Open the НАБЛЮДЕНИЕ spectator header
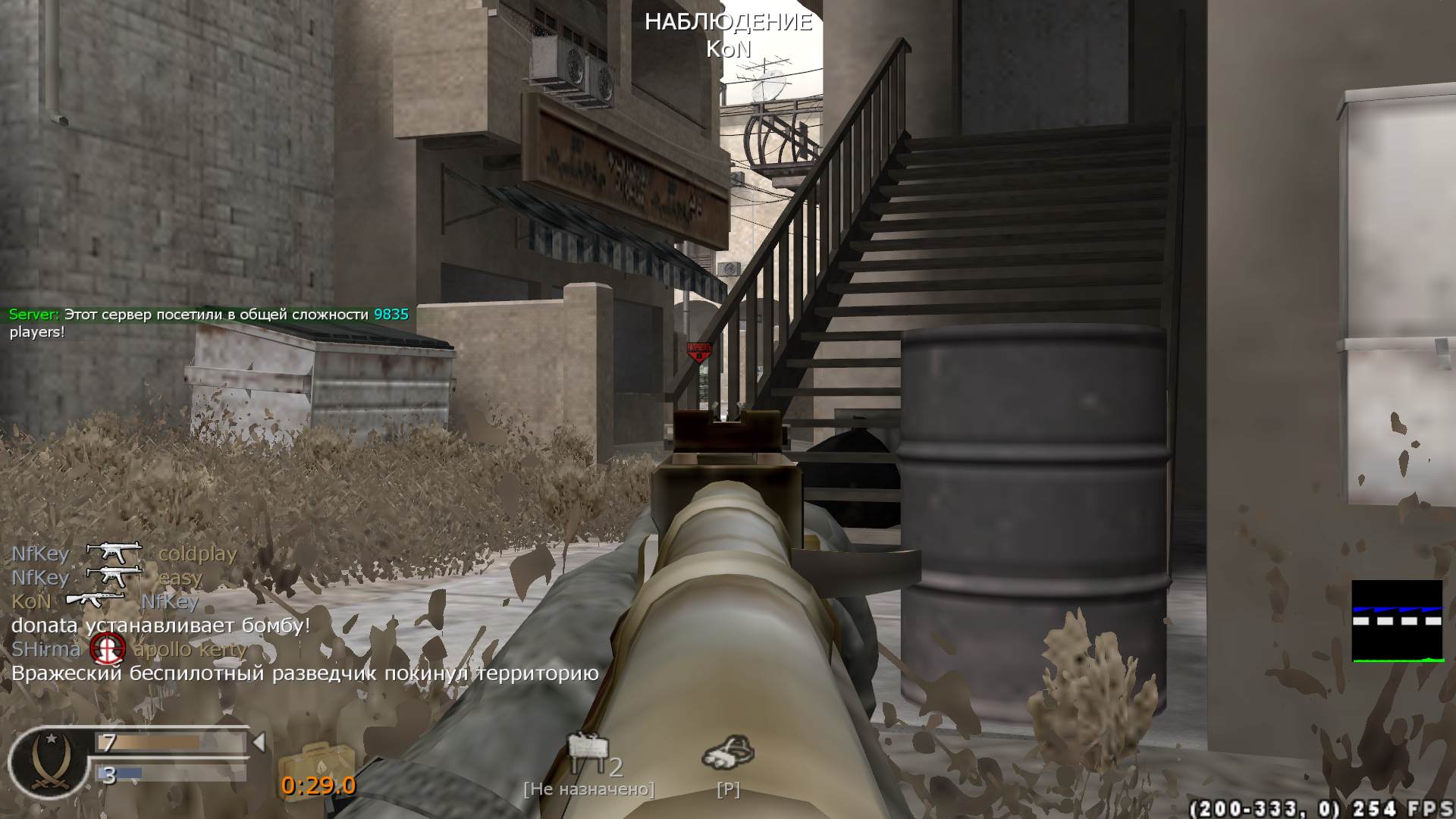The width and height of the screenshot is (1456, 819). pos(730,23)
